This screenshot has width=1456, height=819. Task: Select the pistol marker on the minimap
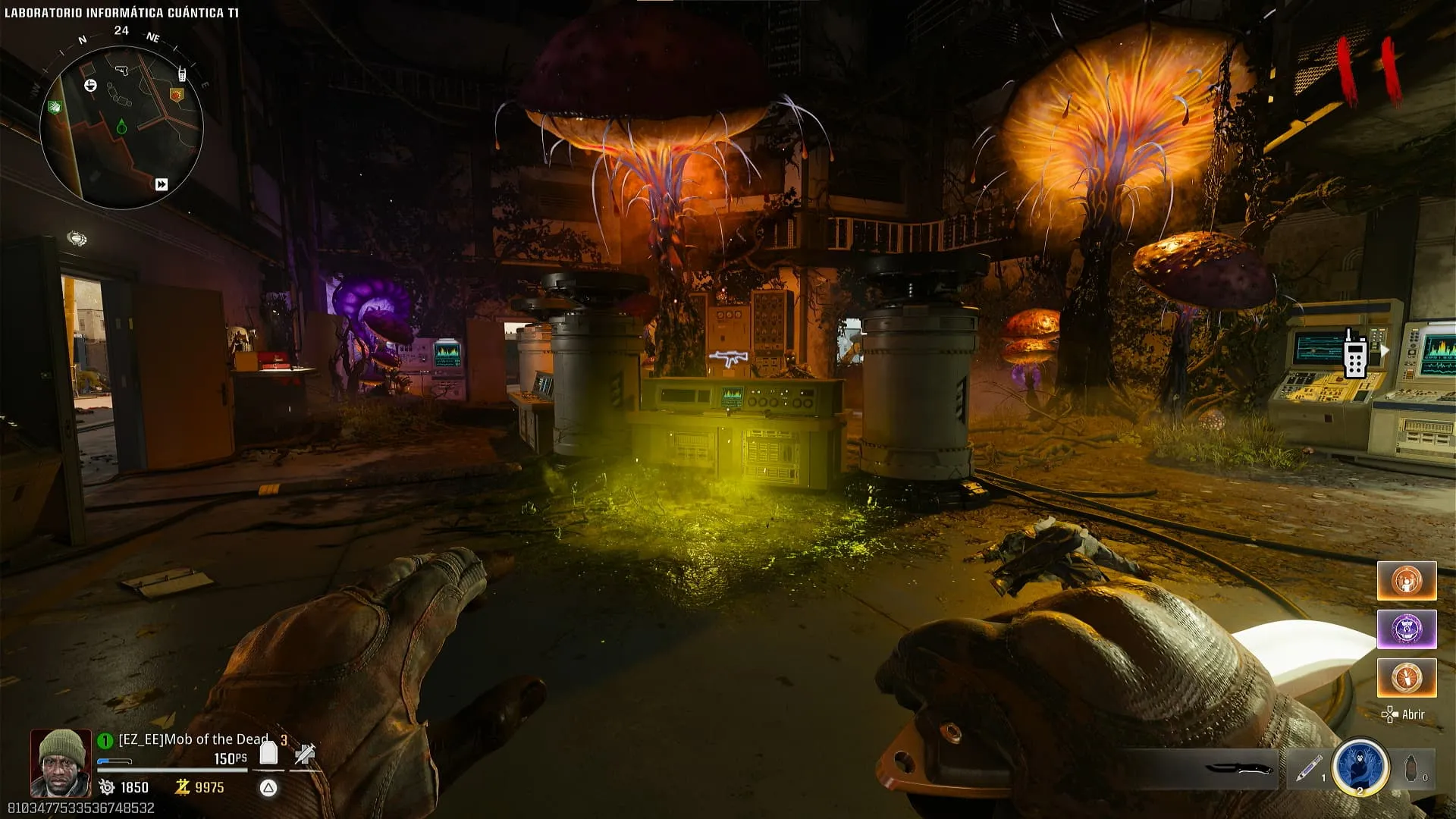[x=121, y=71]
